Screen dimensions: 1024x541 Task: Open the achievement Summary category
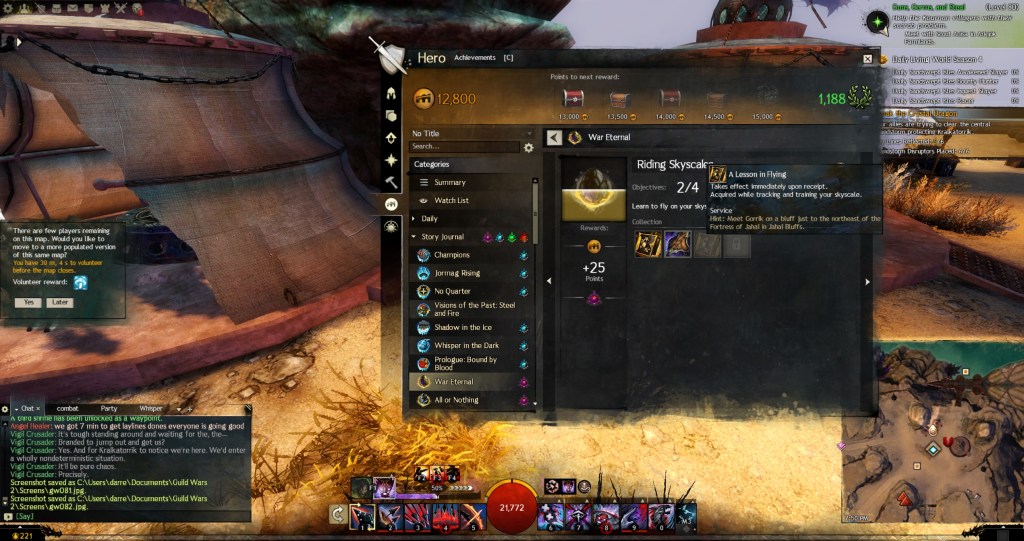click(450, 182)
